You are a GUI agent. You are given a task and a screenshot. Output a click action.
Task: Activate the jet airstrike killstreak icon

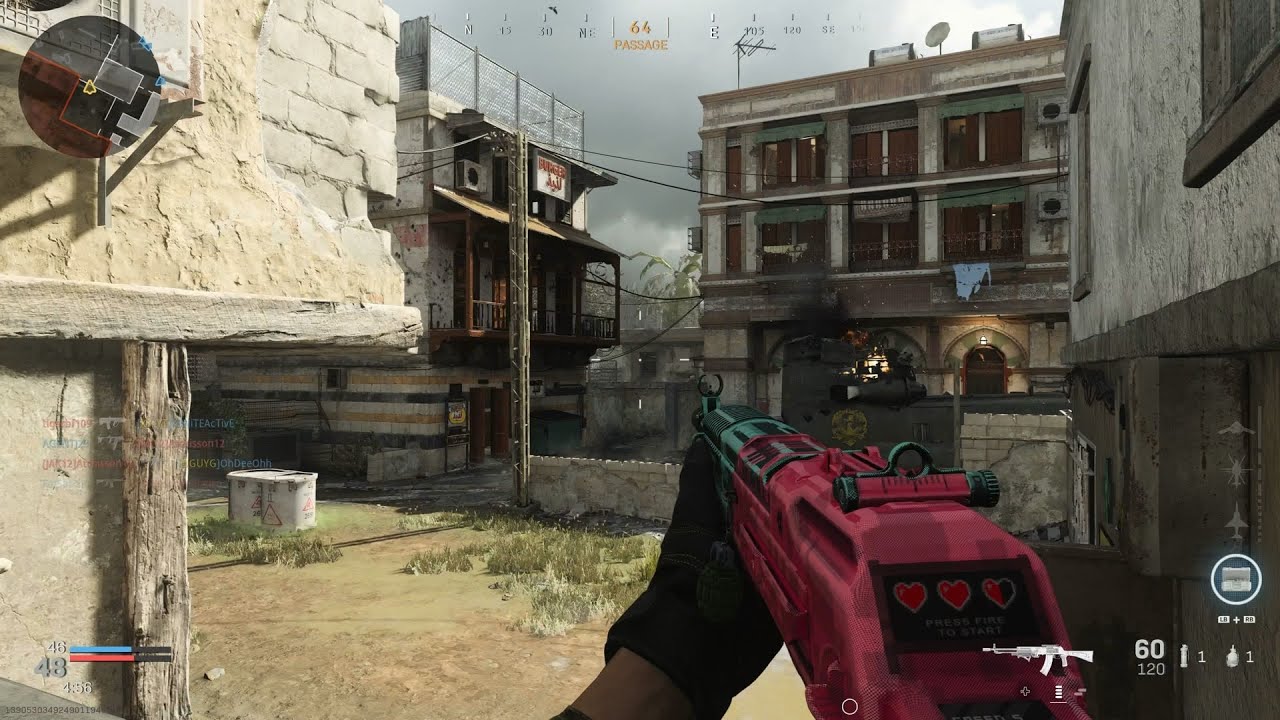click(x=1236, y=522)
